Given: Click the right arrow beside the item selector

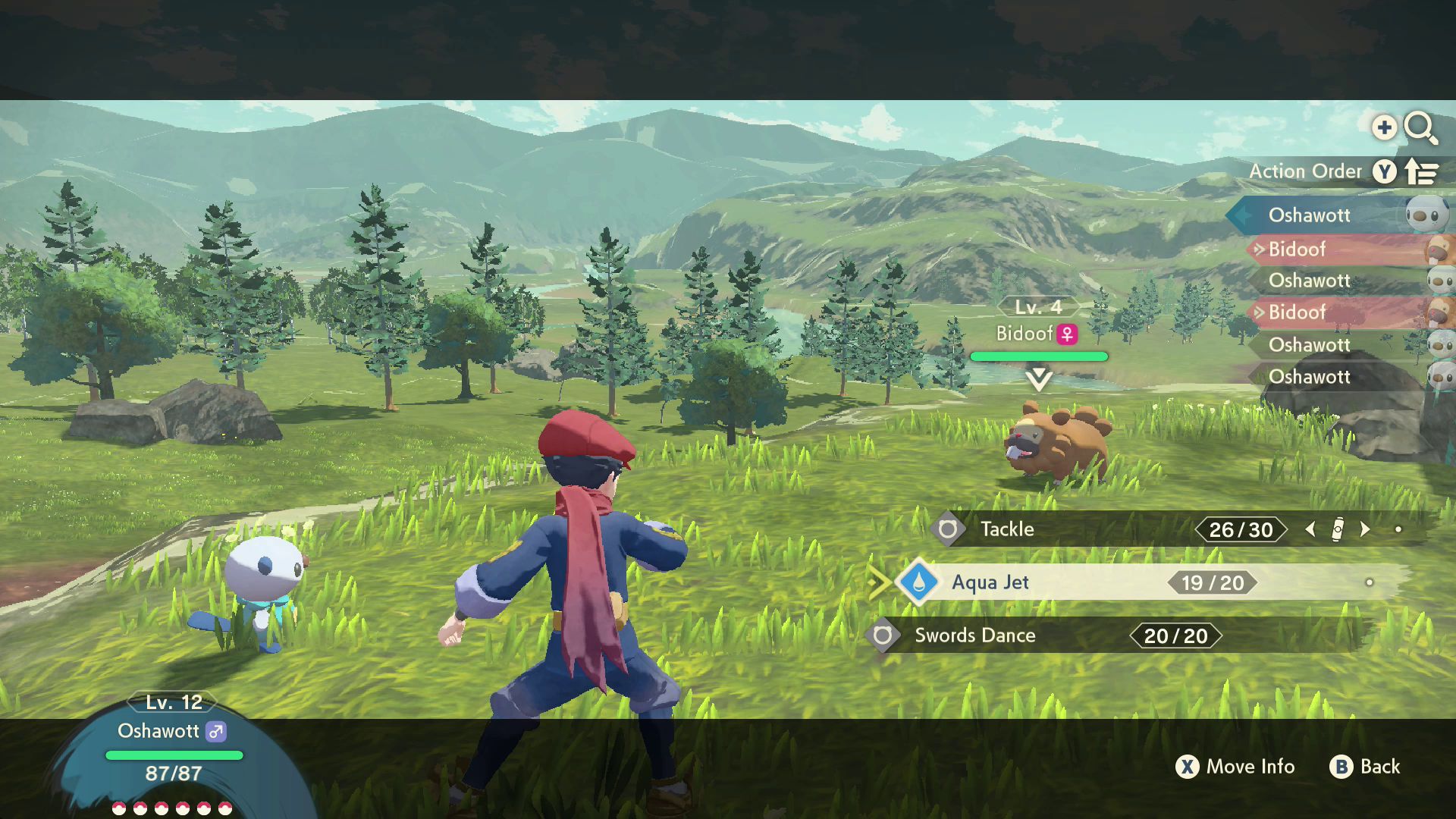Looking at the screenshot, I should pyautogui.click(x=1366, y=529).
